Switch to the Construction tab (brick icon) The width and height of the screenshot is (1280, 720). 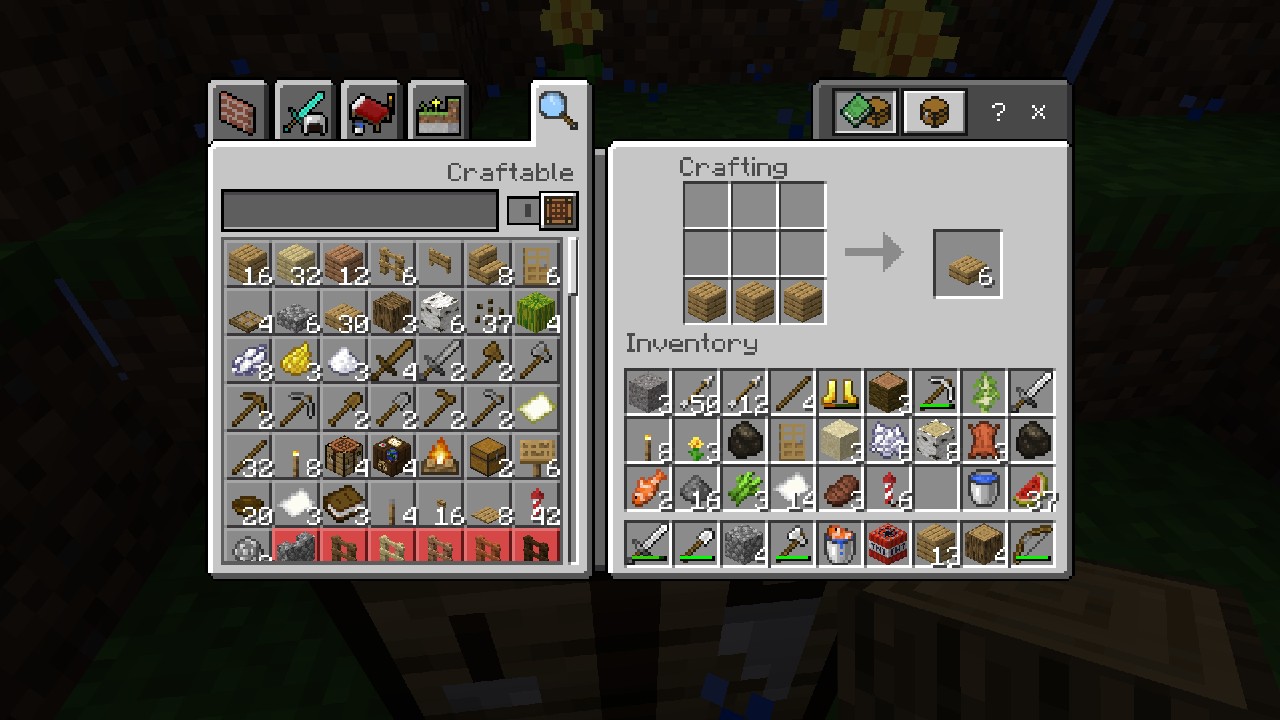[238, 111]
